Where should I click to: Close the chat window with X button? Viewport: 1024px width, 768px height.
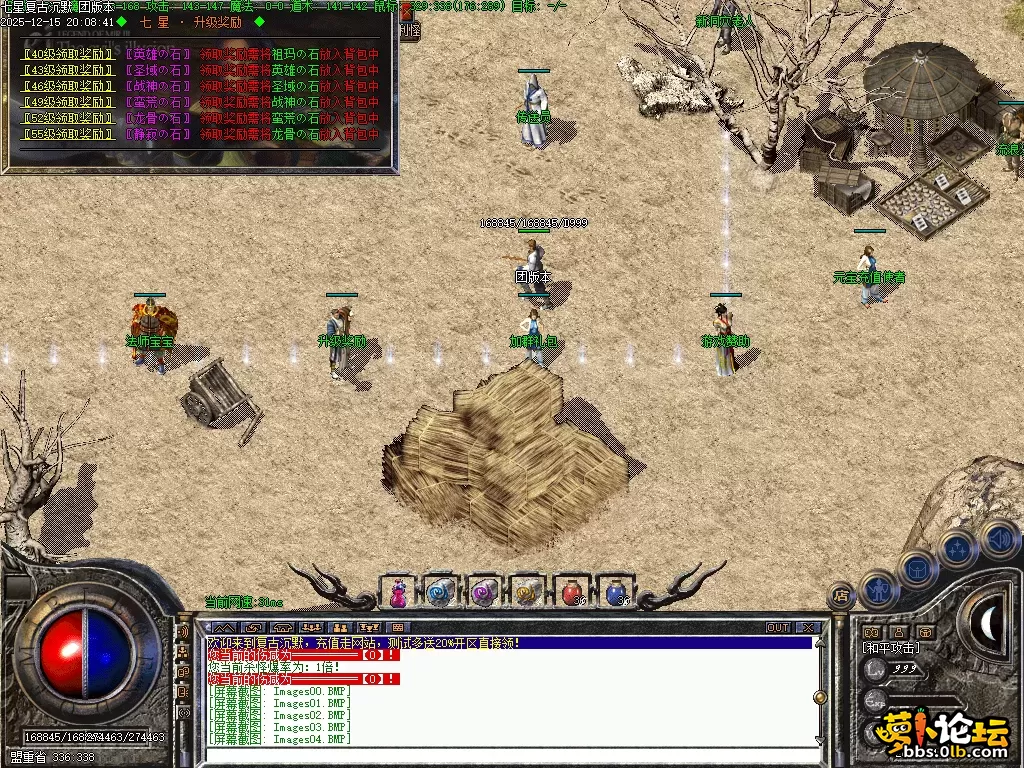pos(808,628)
